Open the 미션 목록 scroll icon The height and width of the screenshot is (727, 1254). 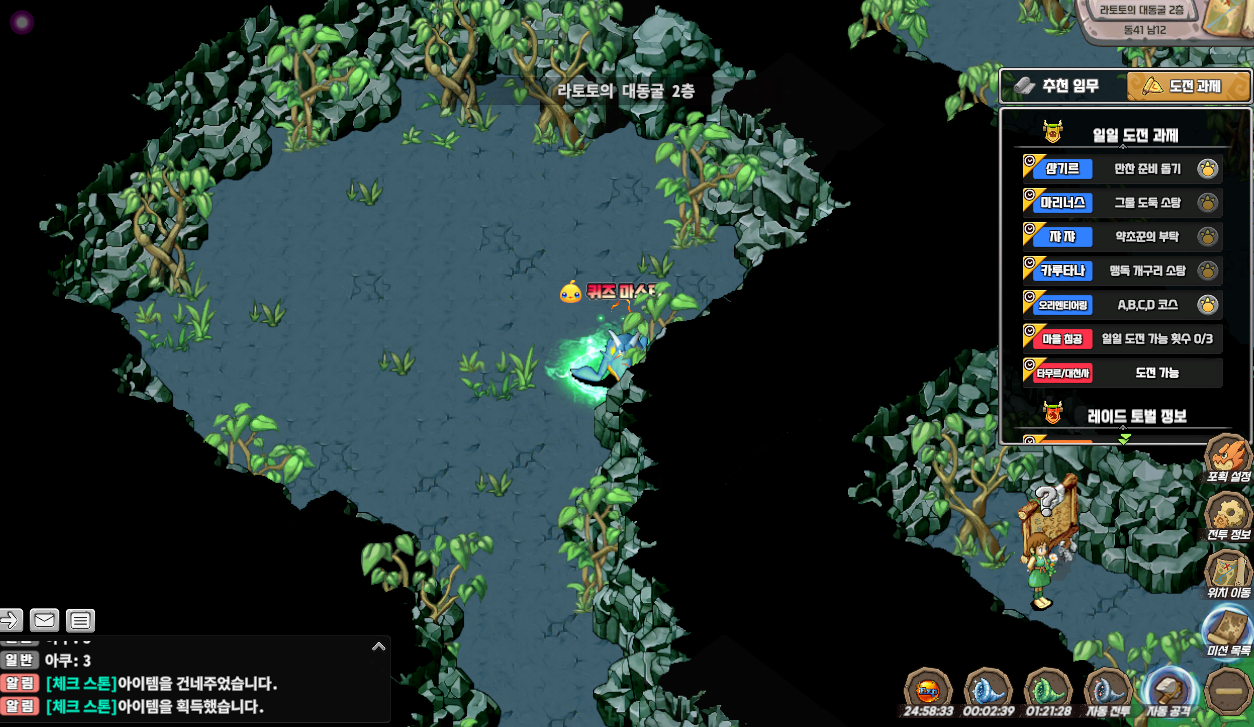click(1228, 630)
